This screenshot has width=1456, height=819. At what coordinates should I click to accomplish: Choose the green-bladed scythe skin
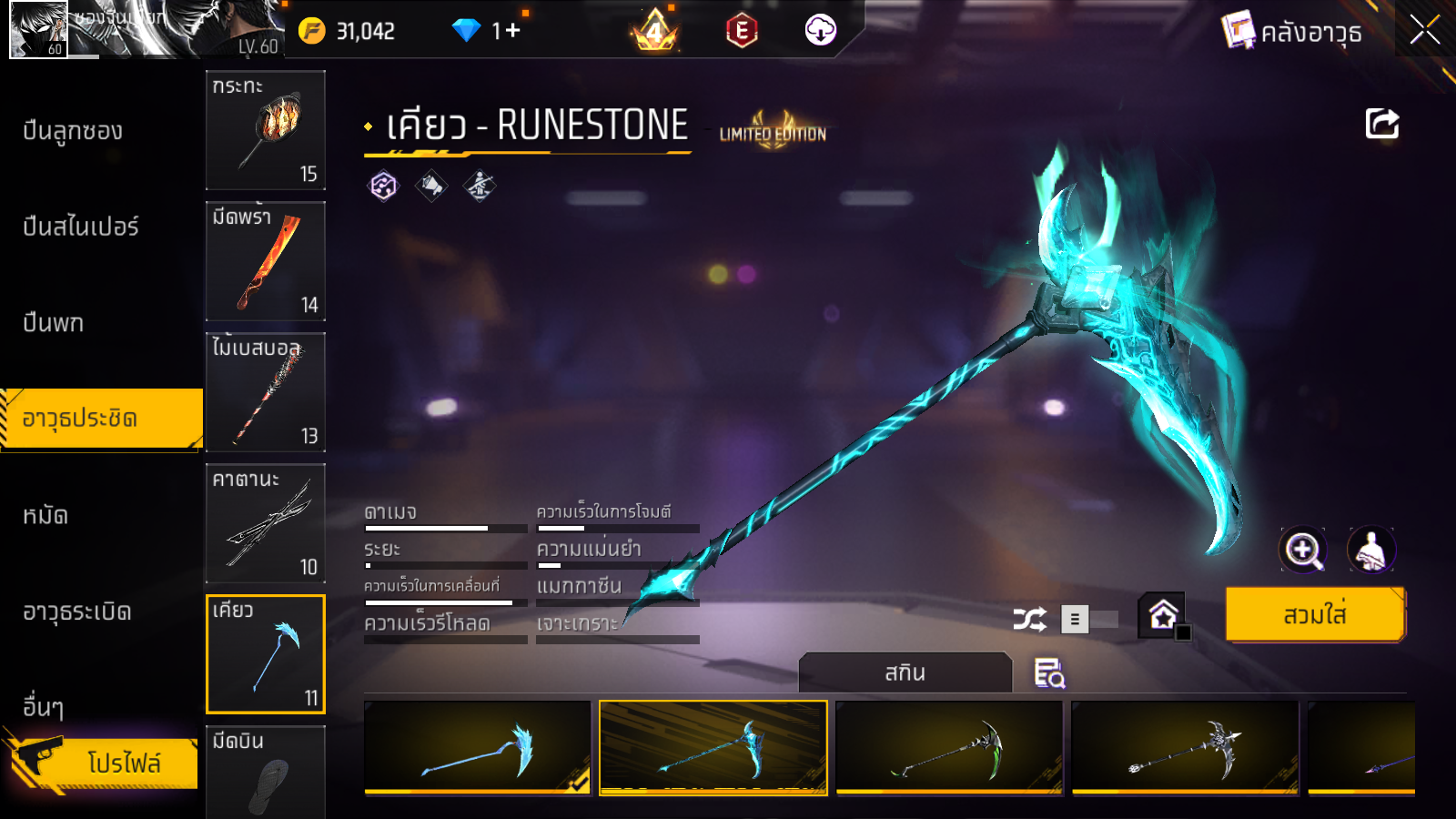pos(948,747)
